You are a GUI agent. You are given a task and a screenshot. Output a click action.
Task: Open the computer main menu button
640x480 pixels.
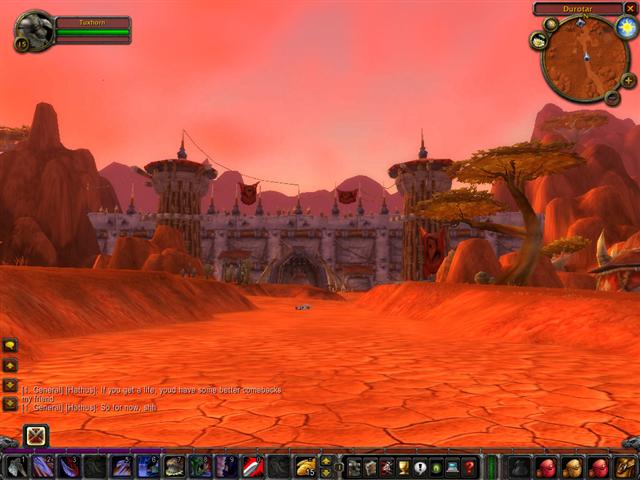tap(452, 467)
